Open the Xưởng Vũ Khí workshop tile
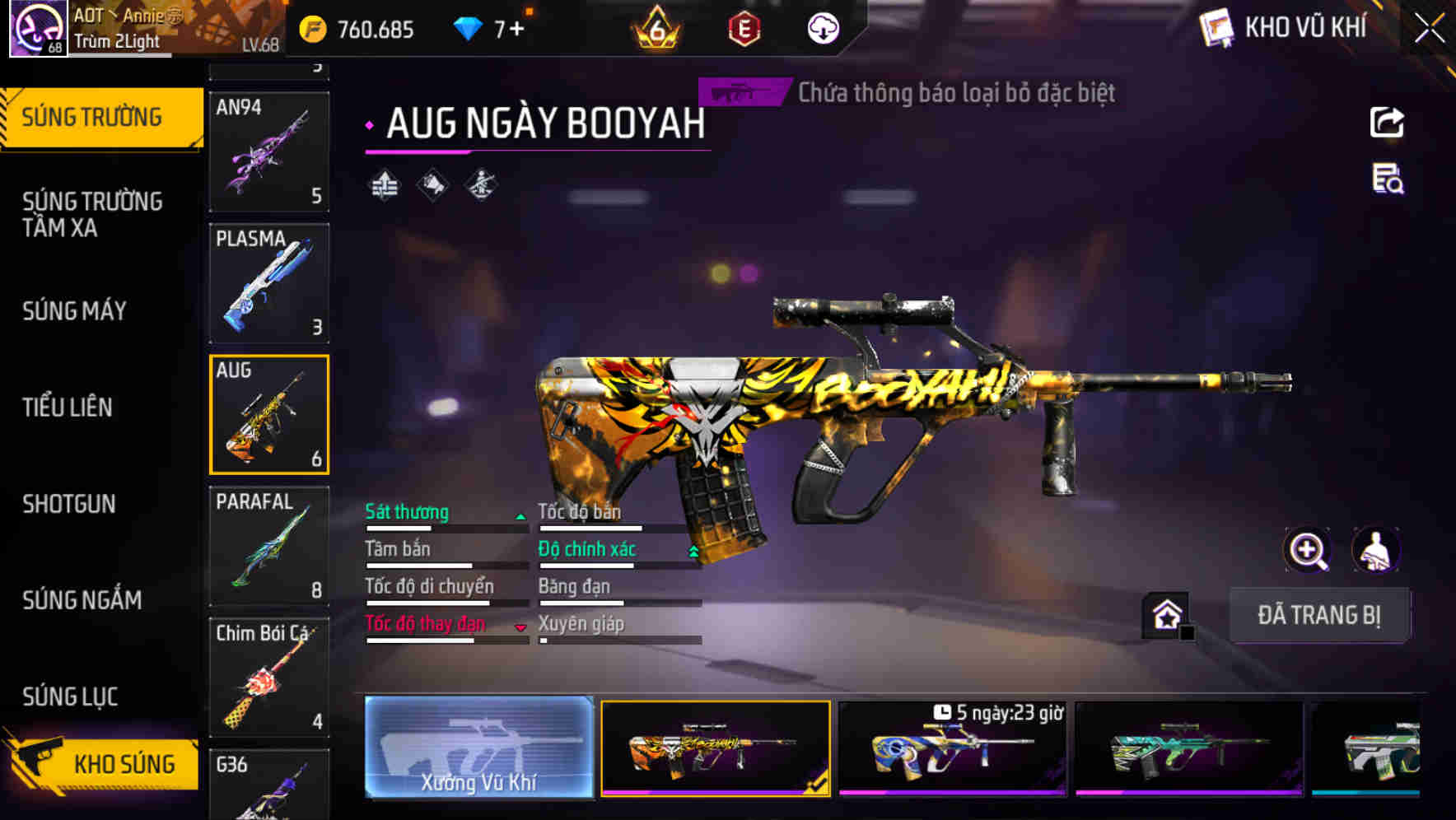The height and width of the screenshot is (820, 1456). (478, 747)
